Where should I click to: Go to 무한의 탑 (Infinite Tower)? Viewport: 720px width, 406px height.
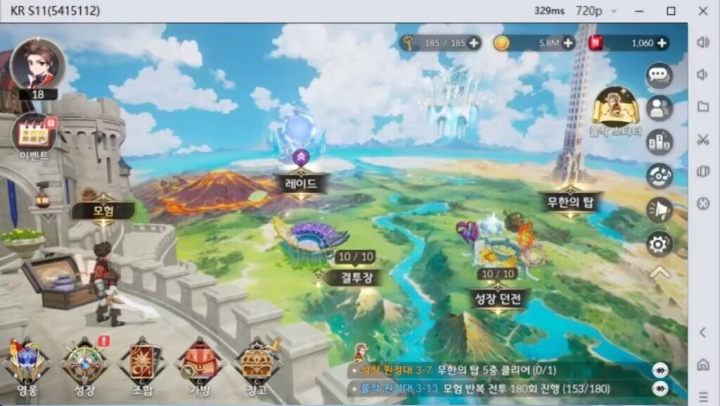tap(570, 201)
